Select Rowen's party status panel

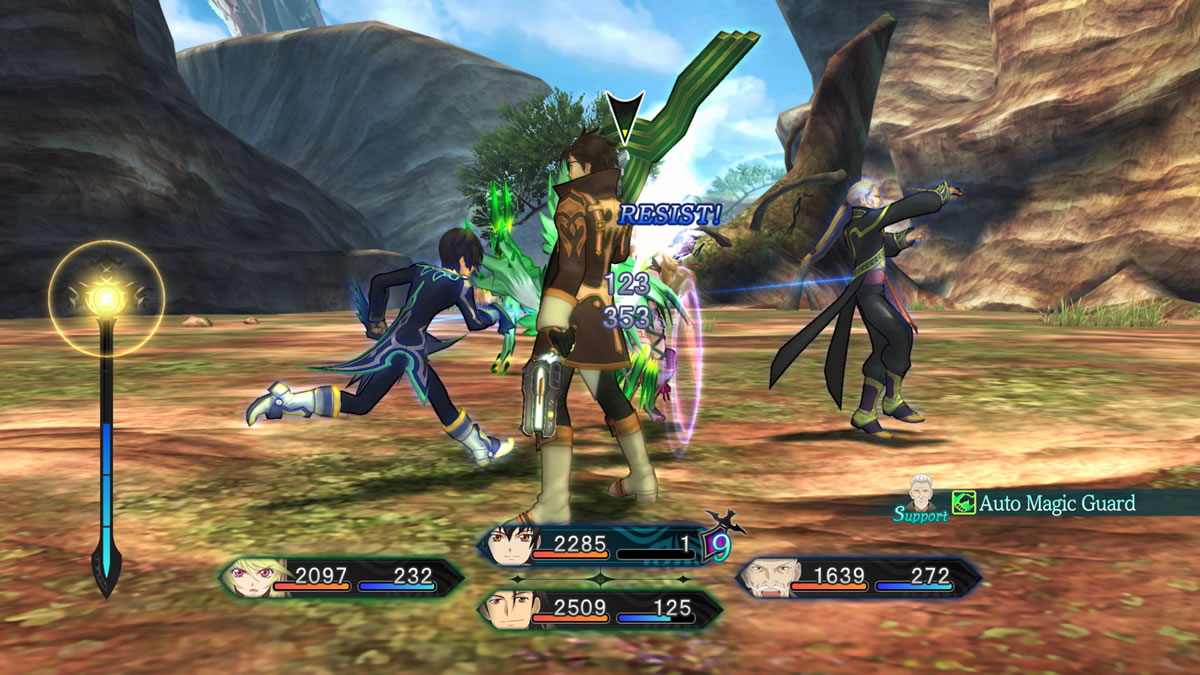tap(858, 578)
